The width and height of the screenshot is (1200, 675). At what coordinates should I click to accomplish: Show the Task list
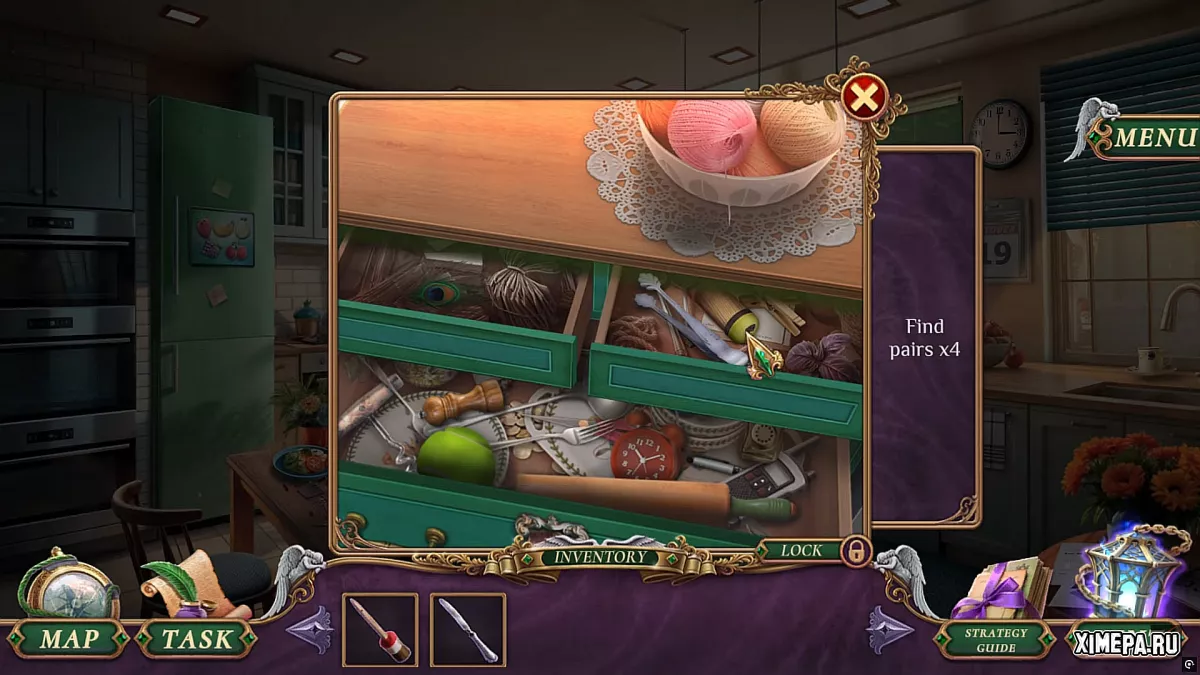(197, 639)
